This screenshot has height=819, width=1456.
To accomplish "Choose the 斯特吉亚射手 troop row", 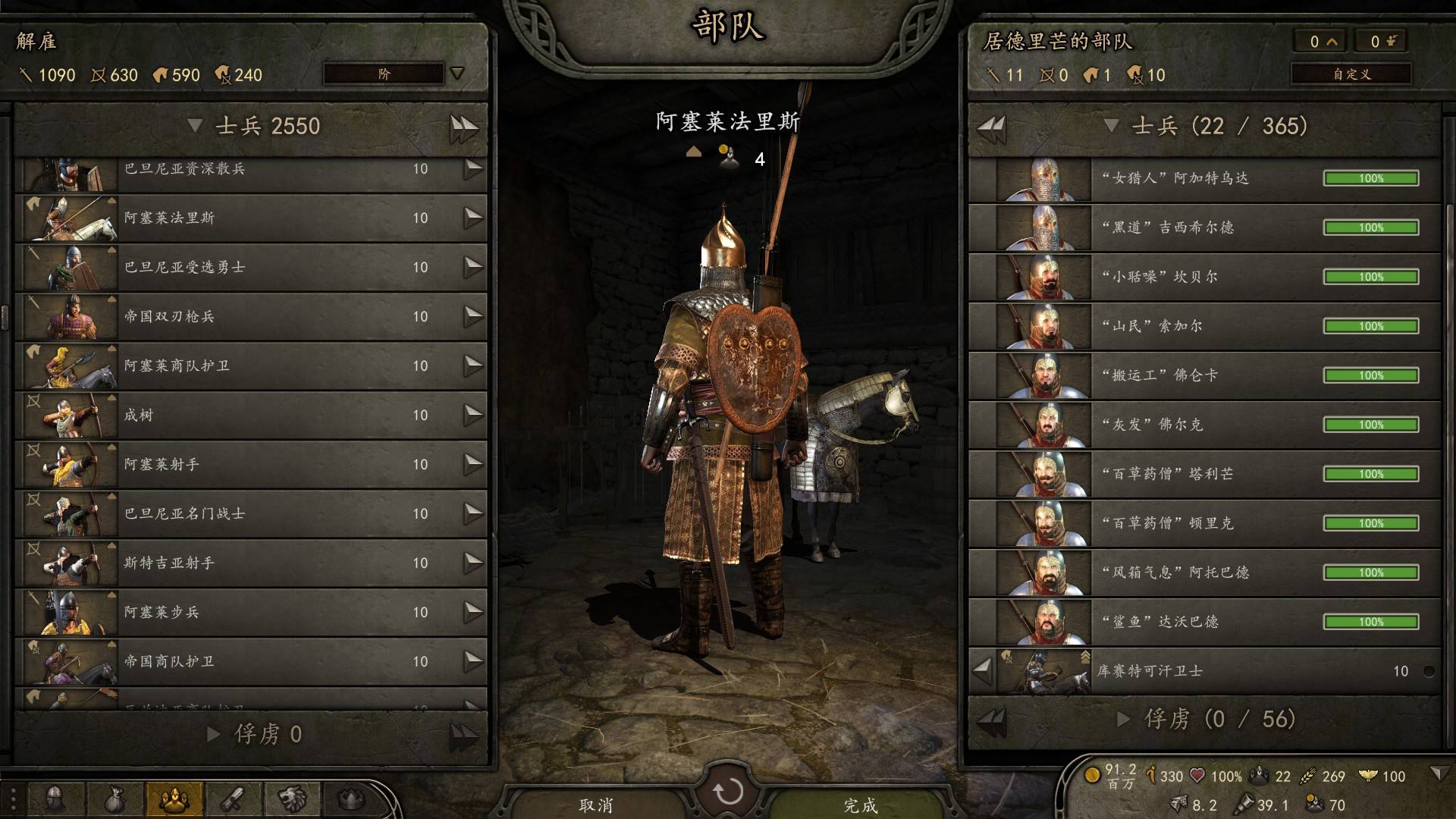I will click(x=250, y=563).
